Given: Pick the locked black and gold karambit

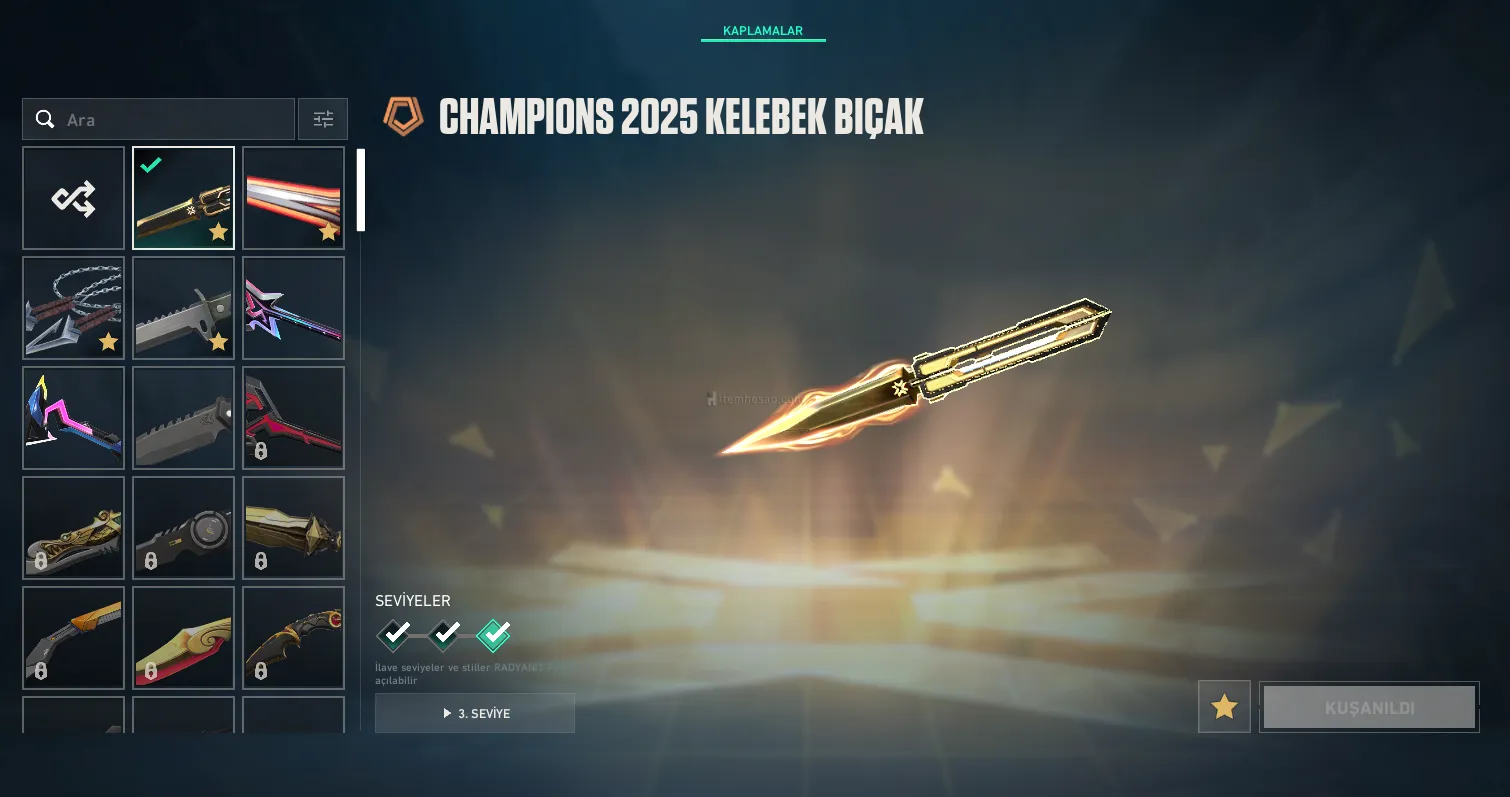Looking at the screenshot, I should [x=294, y=638].
